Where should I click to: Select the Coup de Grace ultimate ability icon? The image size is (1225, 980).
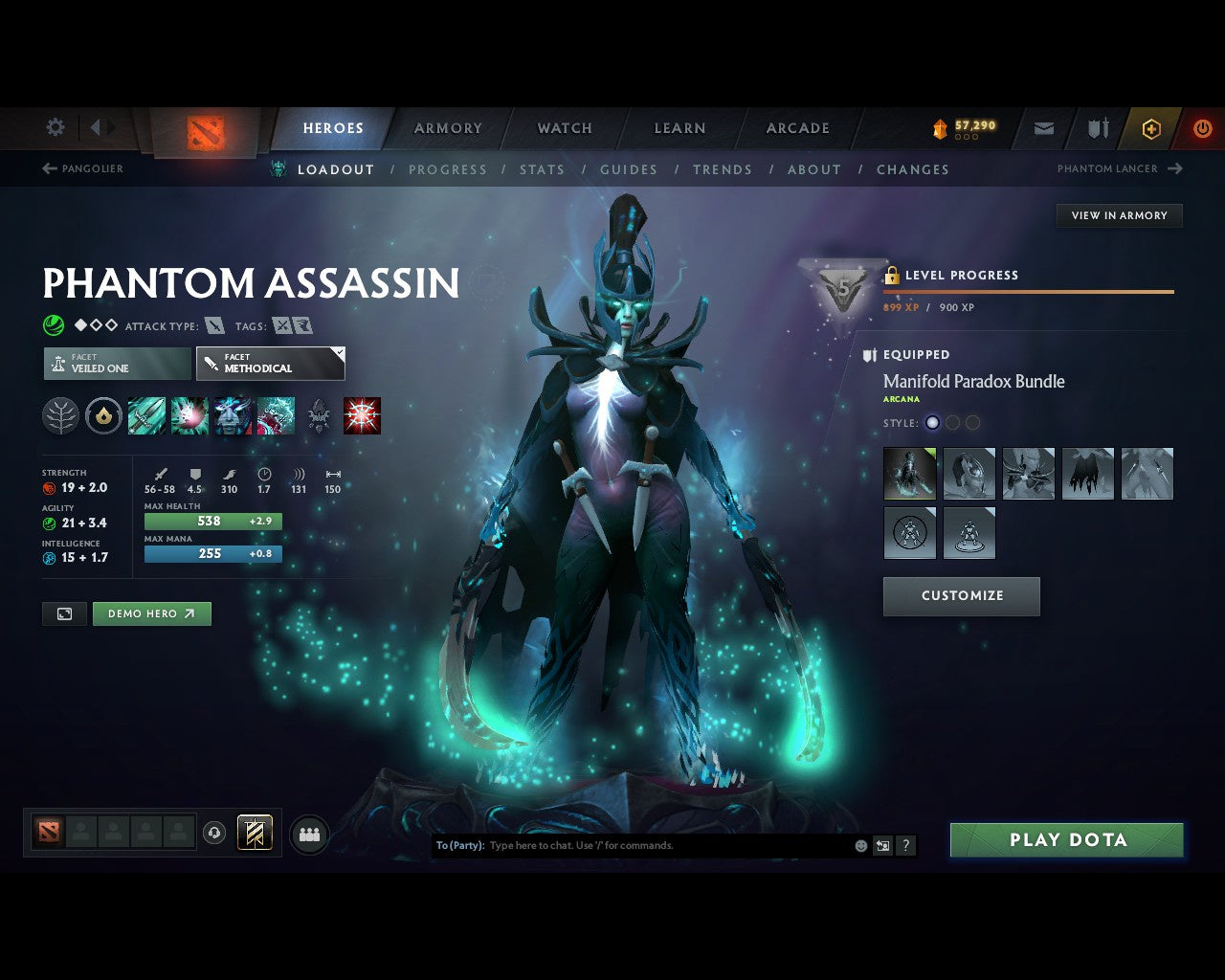pos(363,415)
